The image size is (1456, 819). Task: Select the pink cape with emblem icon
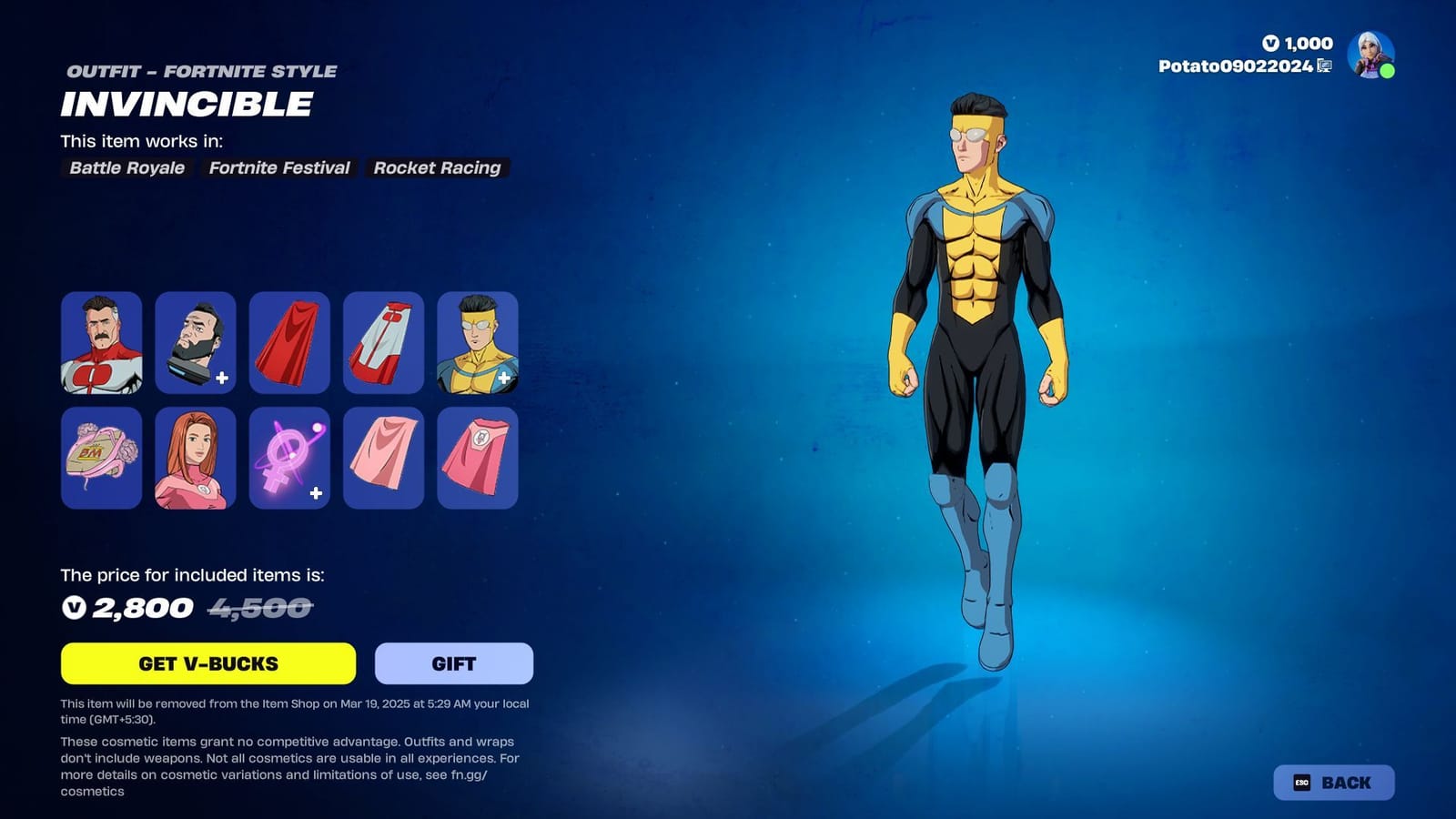pos(478,458)
